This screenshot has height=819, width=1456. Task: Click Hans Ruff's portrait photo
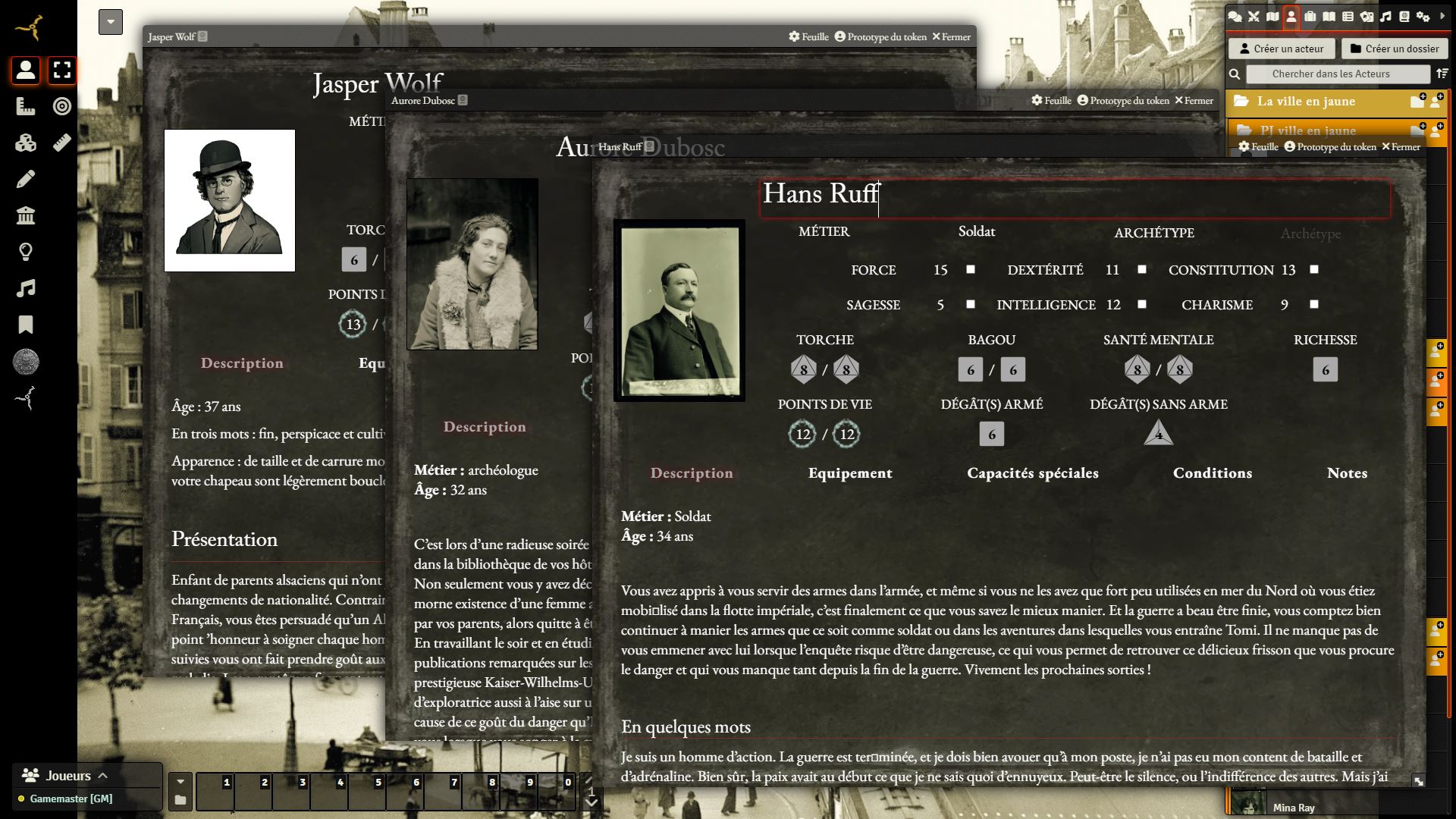click(679, 311)
